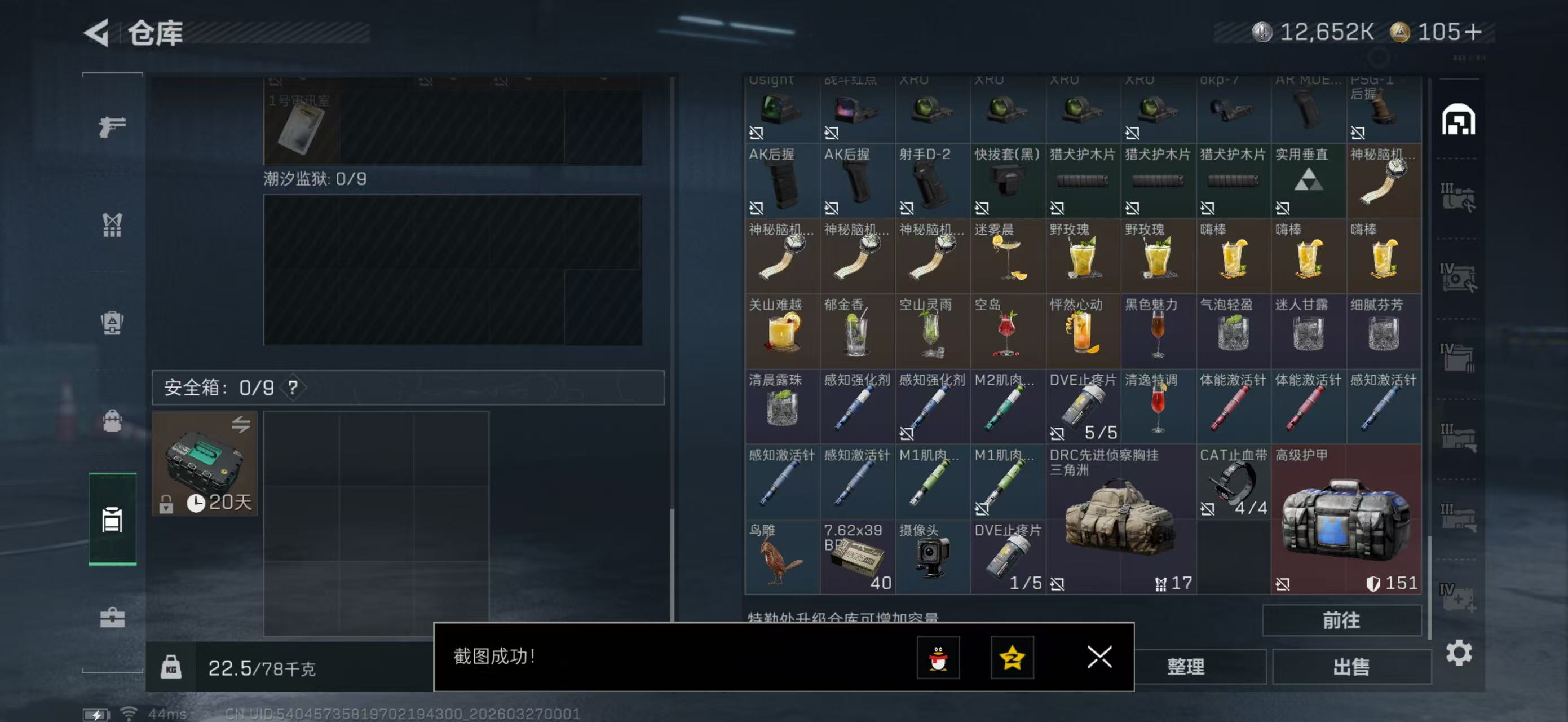Image resolution: width=1568 pixels, height=722 pixels.
Task: Click the 前往 button
Action: 1341,620
